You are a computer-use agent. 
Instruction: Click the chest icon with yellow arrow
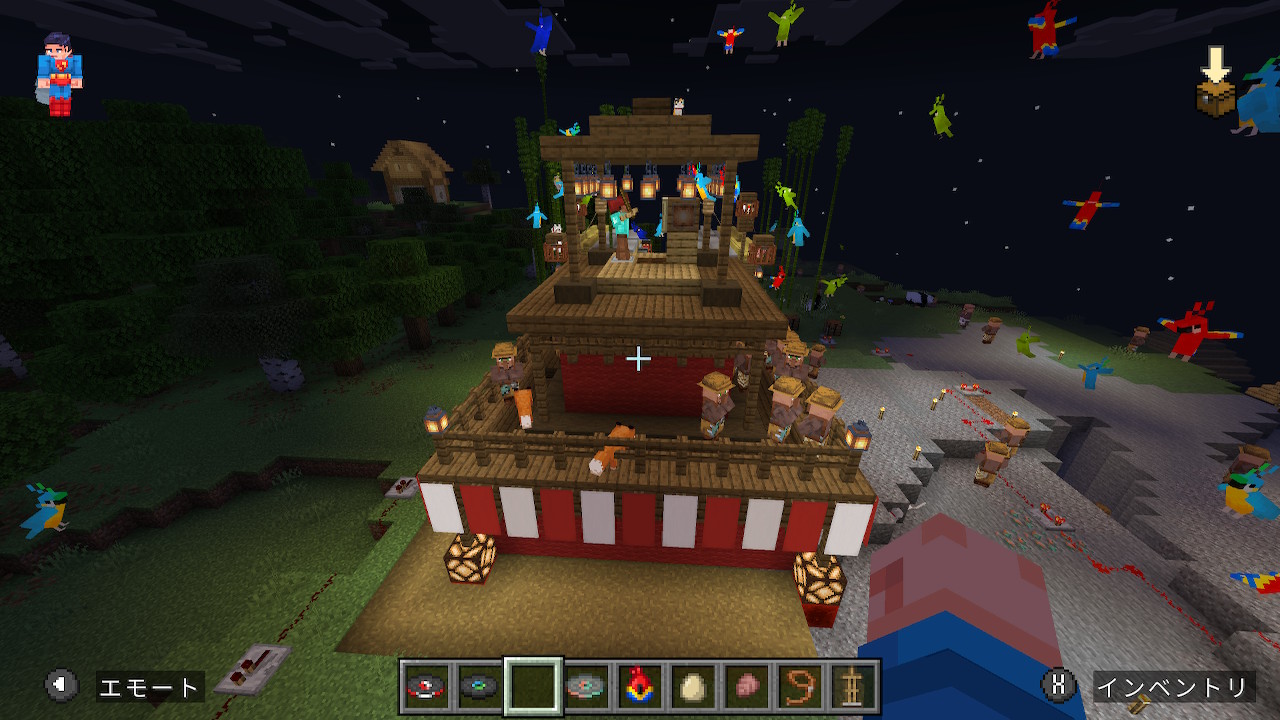(x=1216, y=84)
